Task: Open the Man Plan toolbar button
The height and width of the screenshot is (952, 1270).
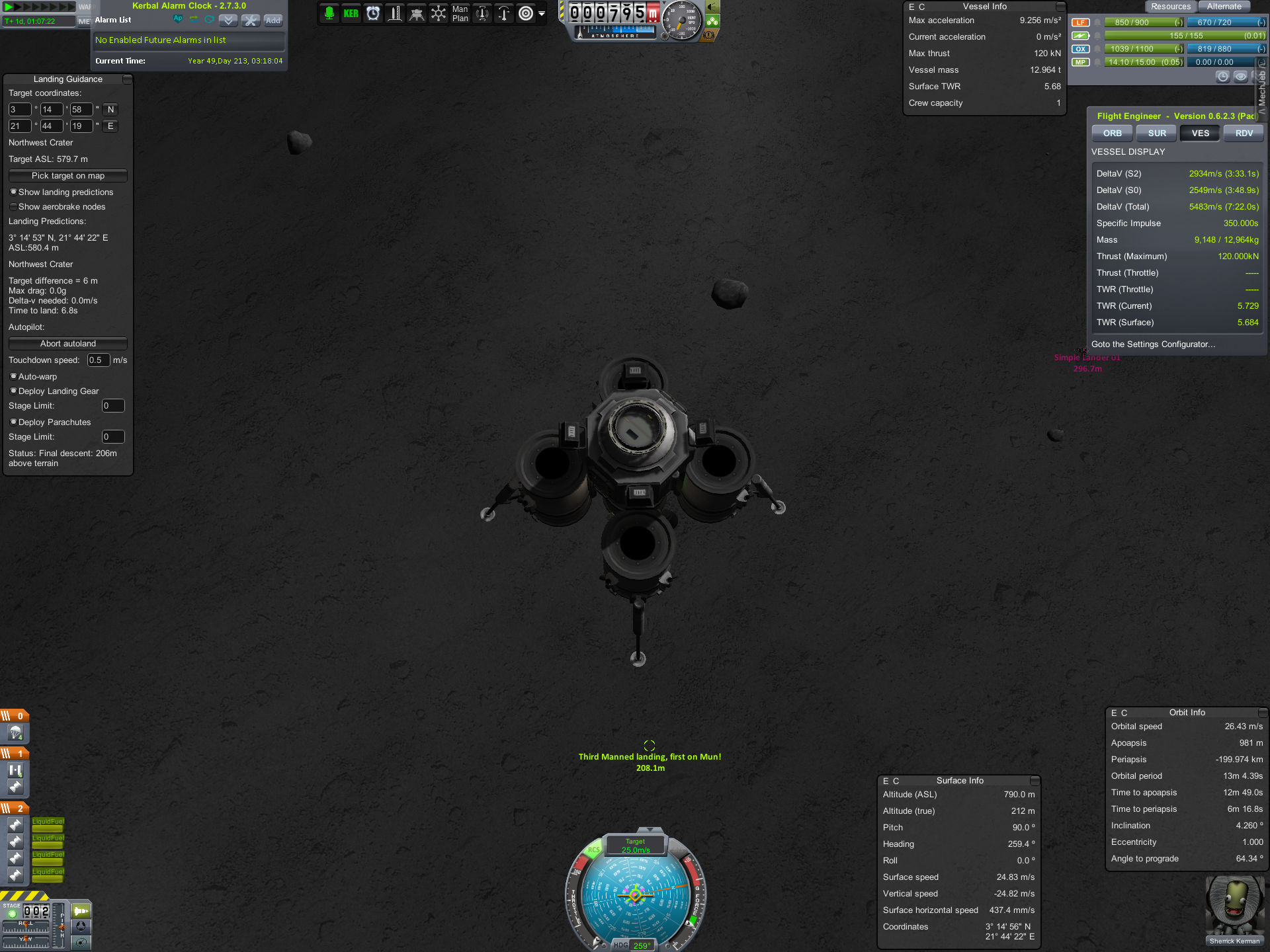Action: [x=460, y=14]
